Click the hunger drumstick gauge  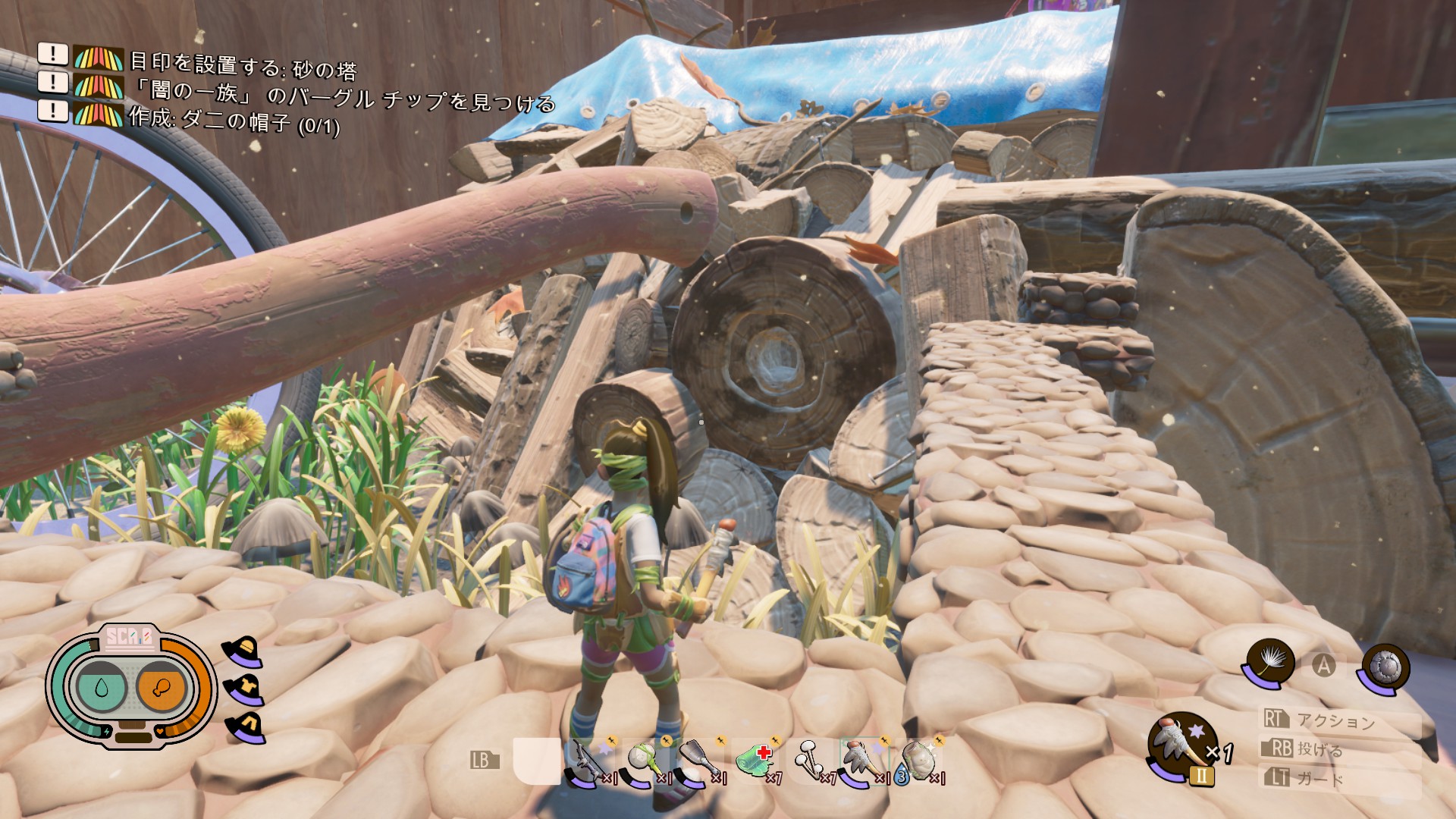pos(162,688)
